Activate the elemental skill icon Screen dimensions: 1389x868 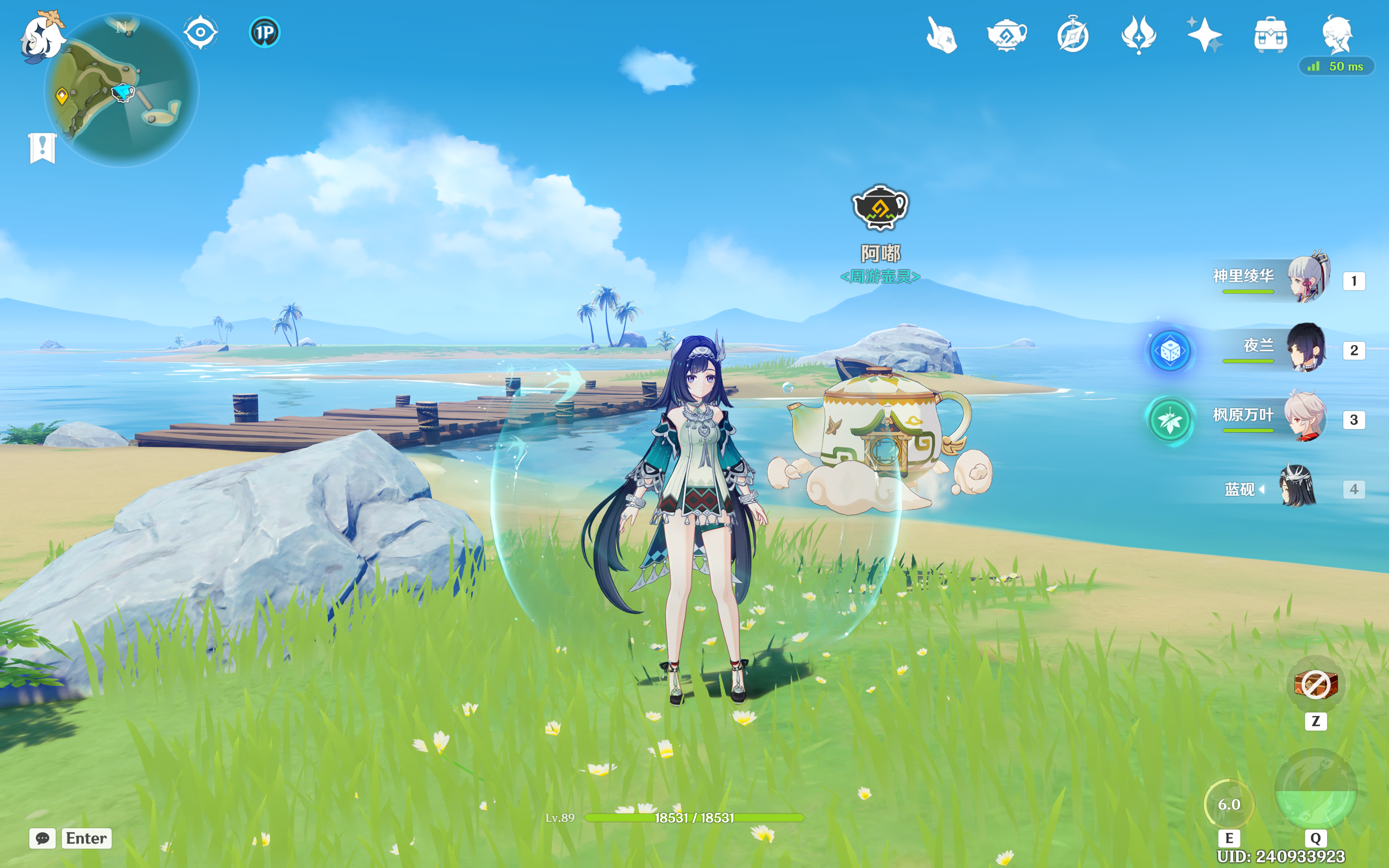[x=1229, y=805]
